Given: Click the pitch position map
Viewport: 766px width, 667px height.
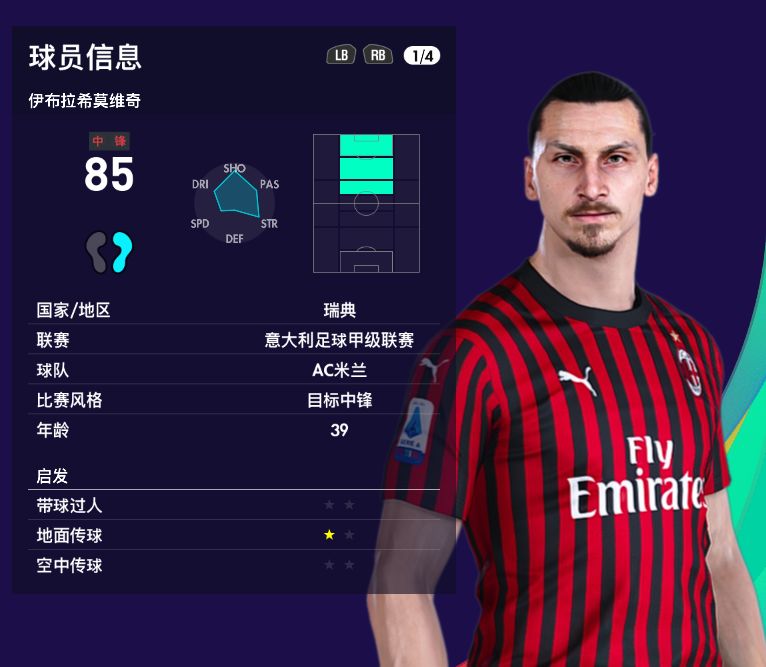Looking at the screenshot, I should click(366, 203).
